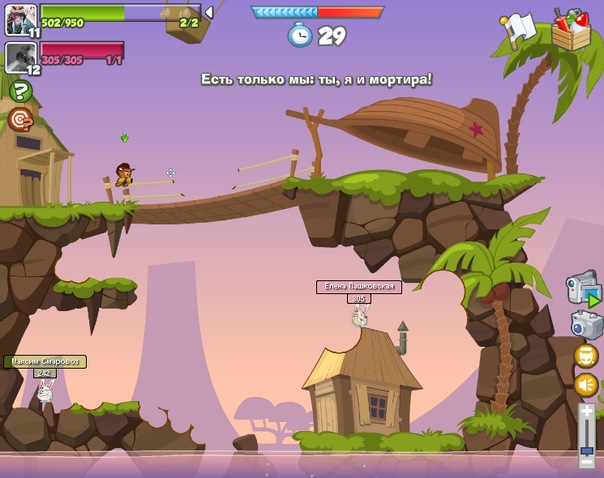This screenshot has width=604, height=478.
Task: Open the green question mark help
Action: 20,91
